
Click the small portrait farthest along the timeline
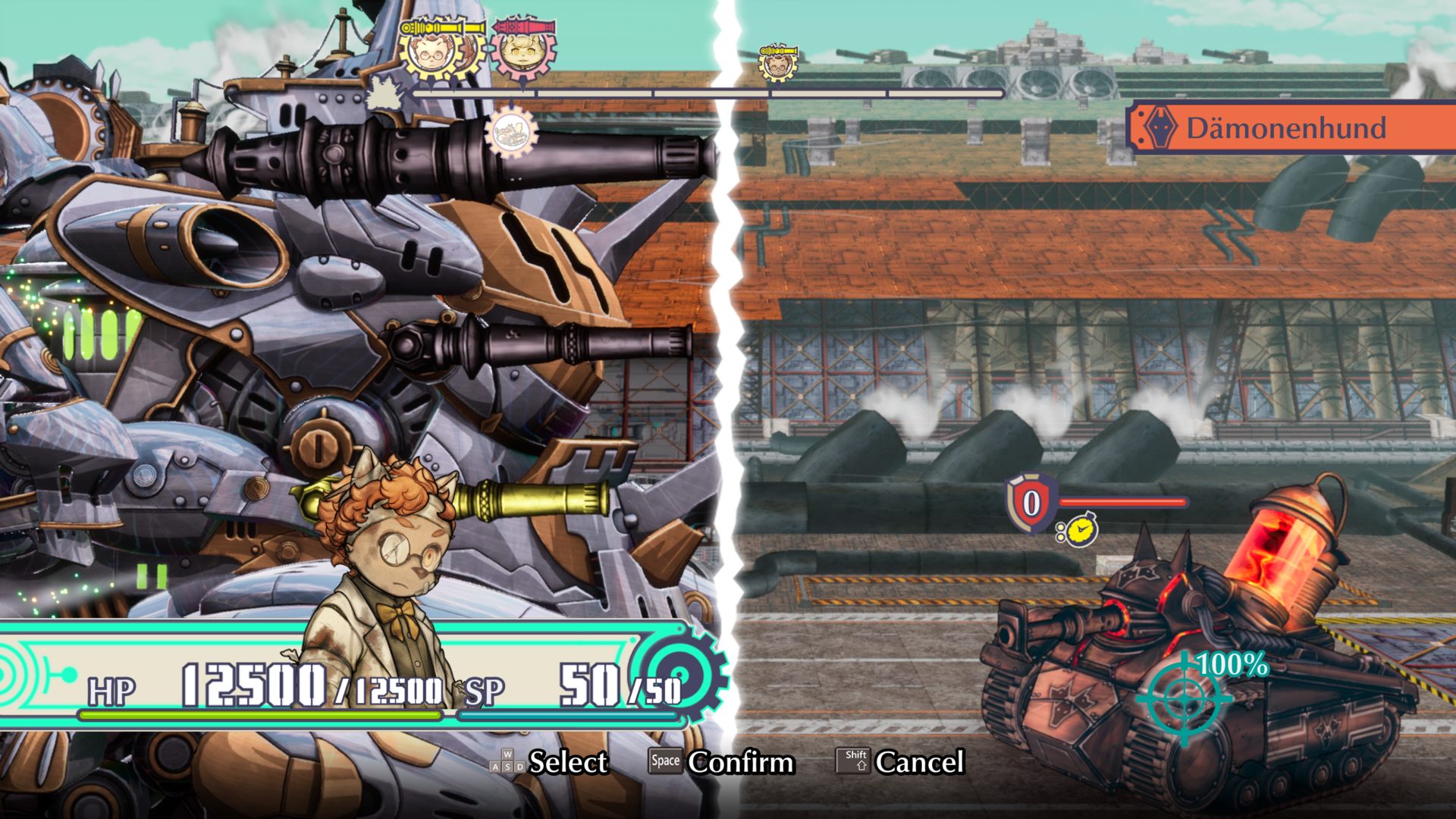[x=777, y=64]
